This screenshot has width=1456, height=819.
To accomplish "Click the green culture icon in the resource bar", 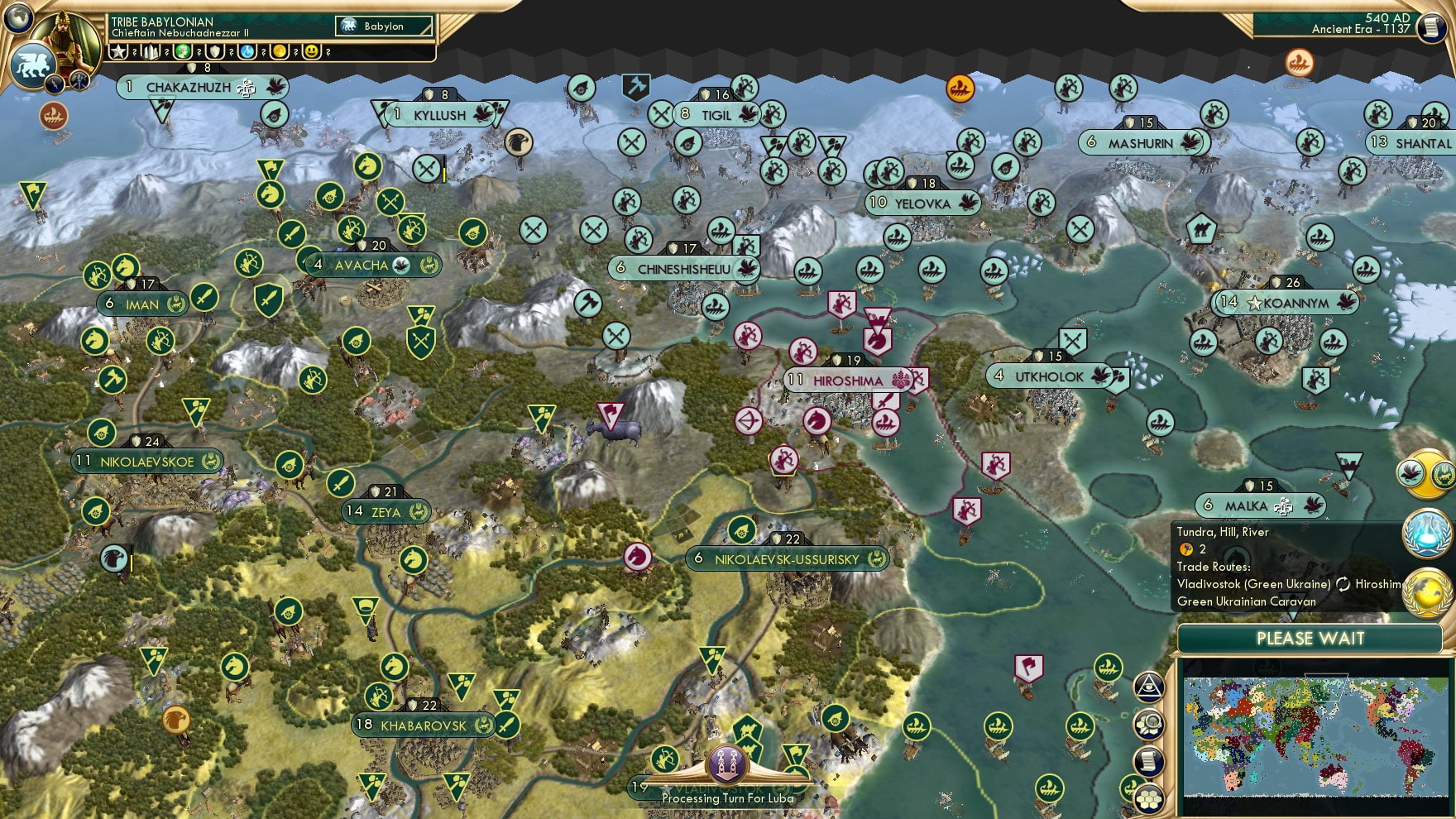I will coord(184,52).
